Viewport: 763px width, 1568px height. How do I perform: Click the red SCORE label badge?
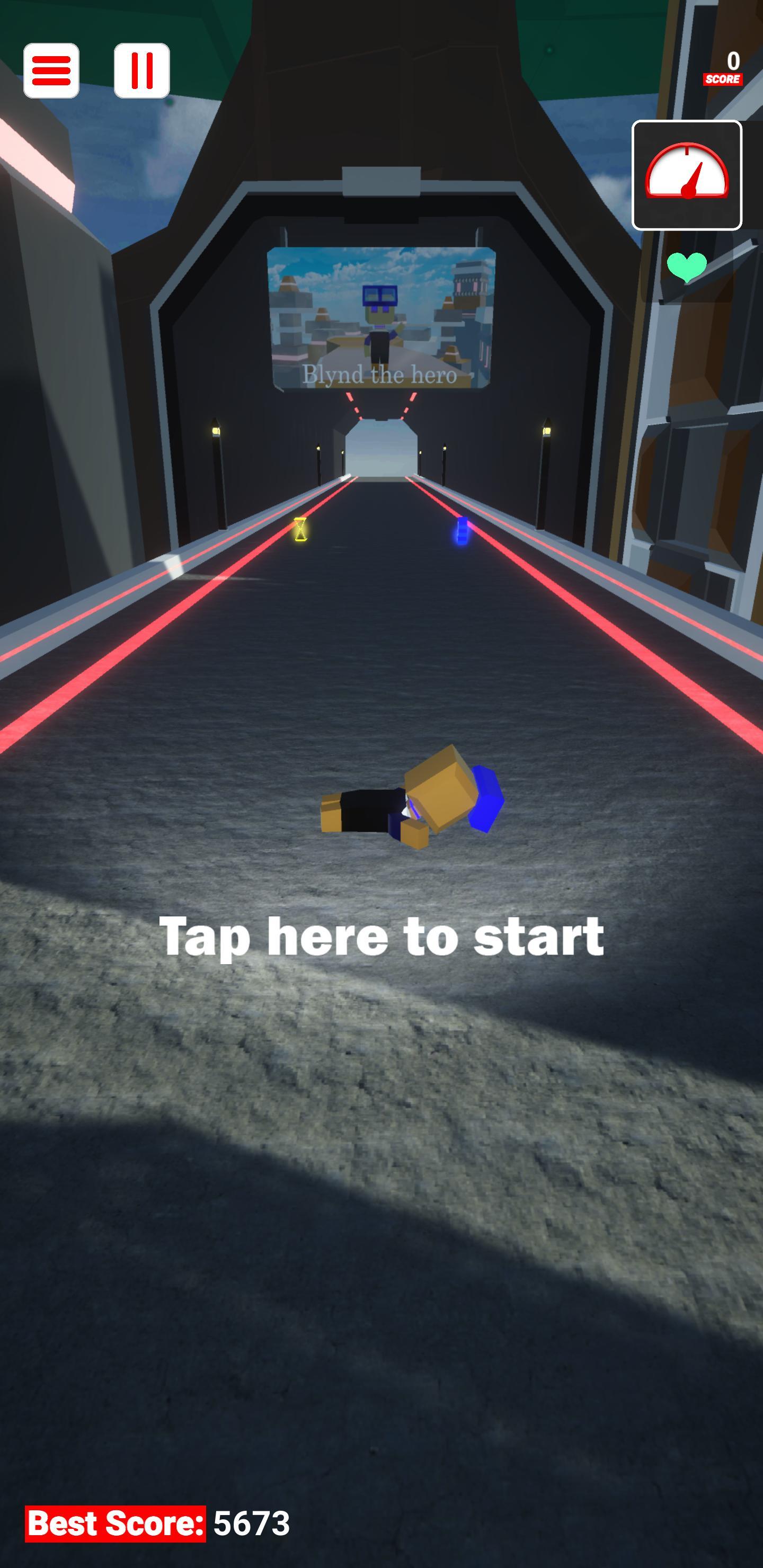tap(723, 79)
